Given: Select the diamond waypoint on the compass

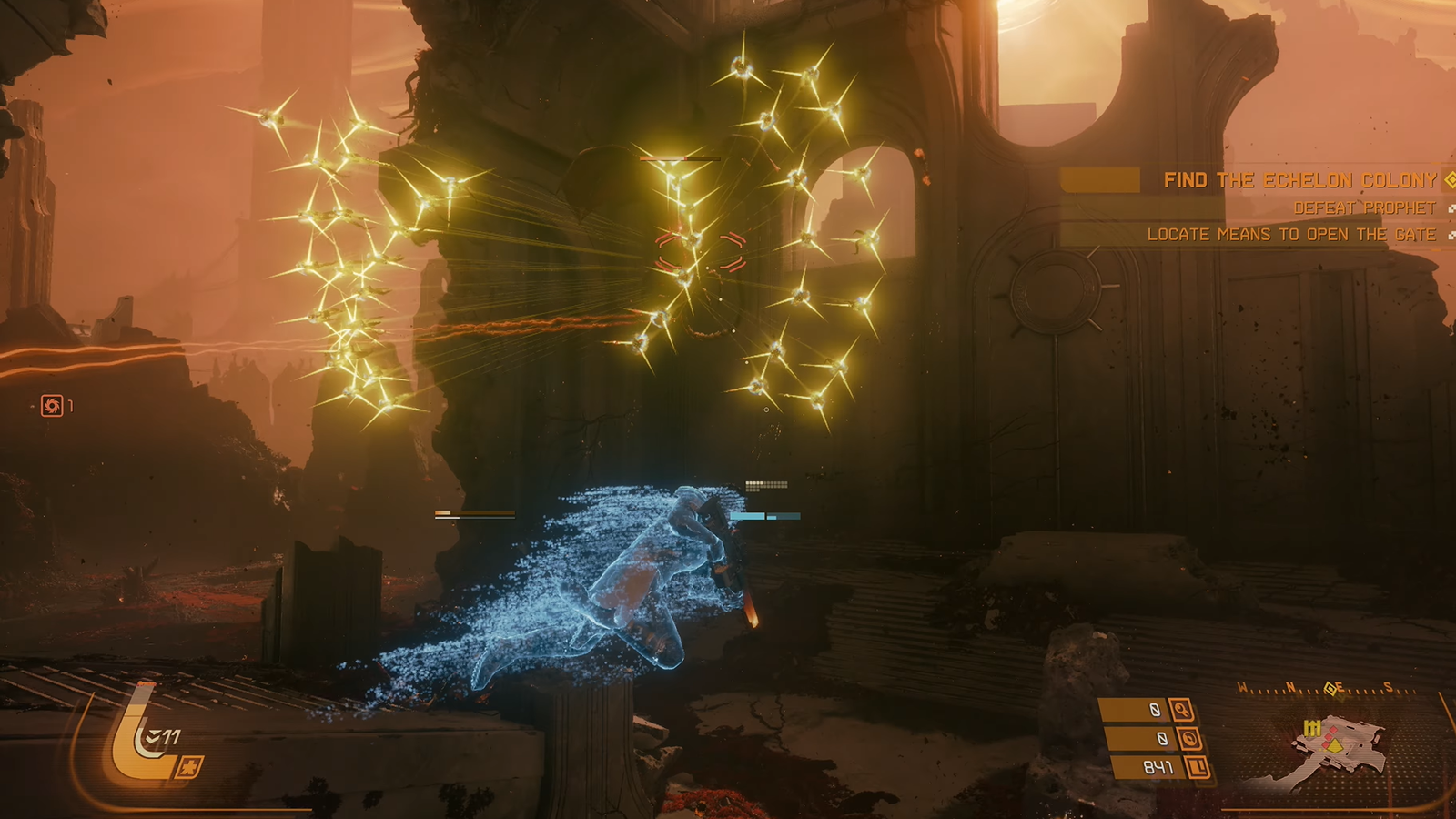Looking at the screenshot, I should (1330, 689).
